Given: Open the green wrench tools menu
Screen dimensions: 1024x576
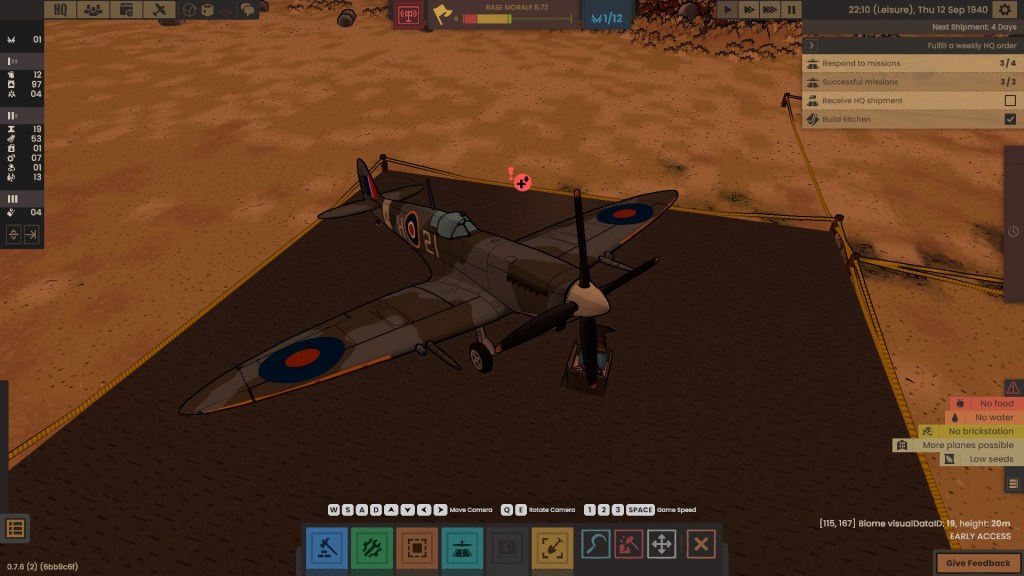Looking at the screenshot, I should click(x=371, y=547).
